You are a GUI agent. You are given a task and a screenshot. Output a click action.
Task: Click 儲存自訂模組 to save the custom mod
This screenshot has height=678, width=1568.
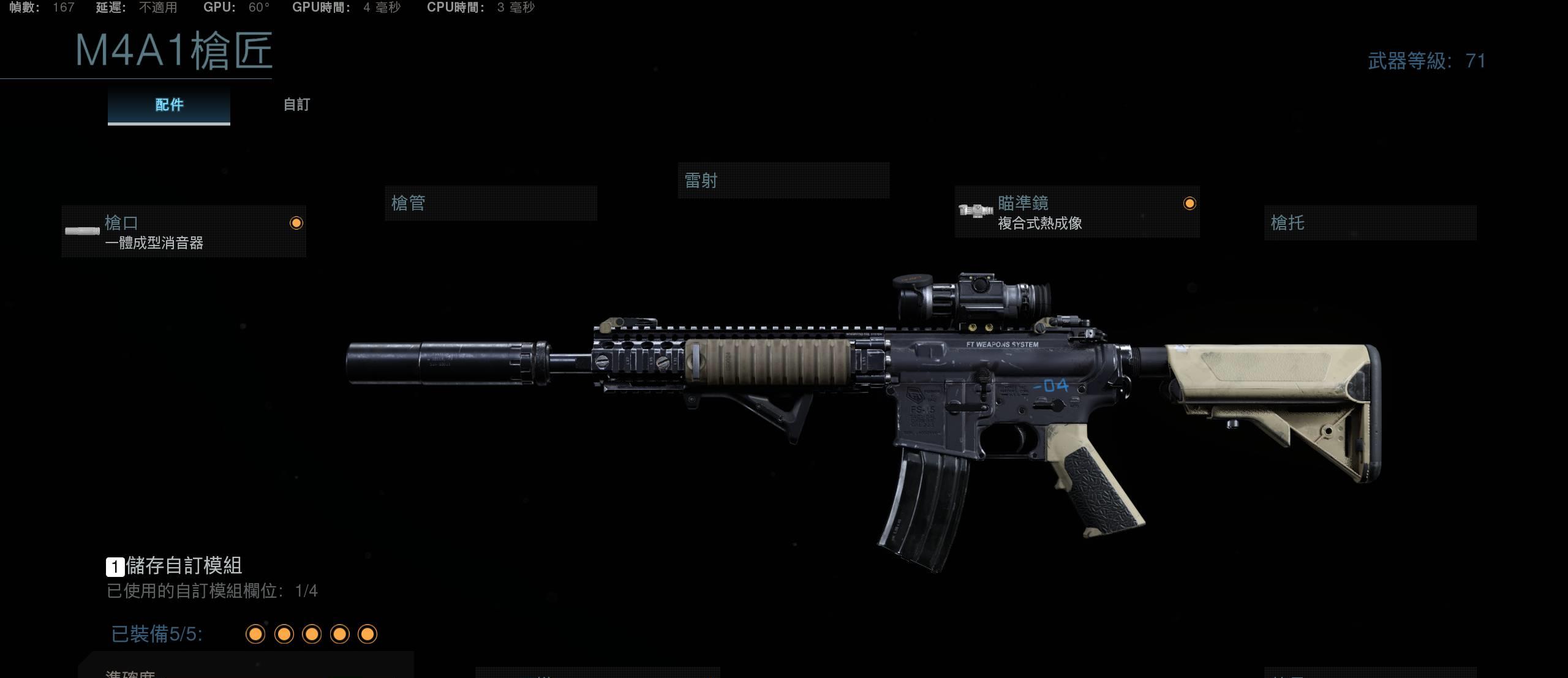(175, 565)
